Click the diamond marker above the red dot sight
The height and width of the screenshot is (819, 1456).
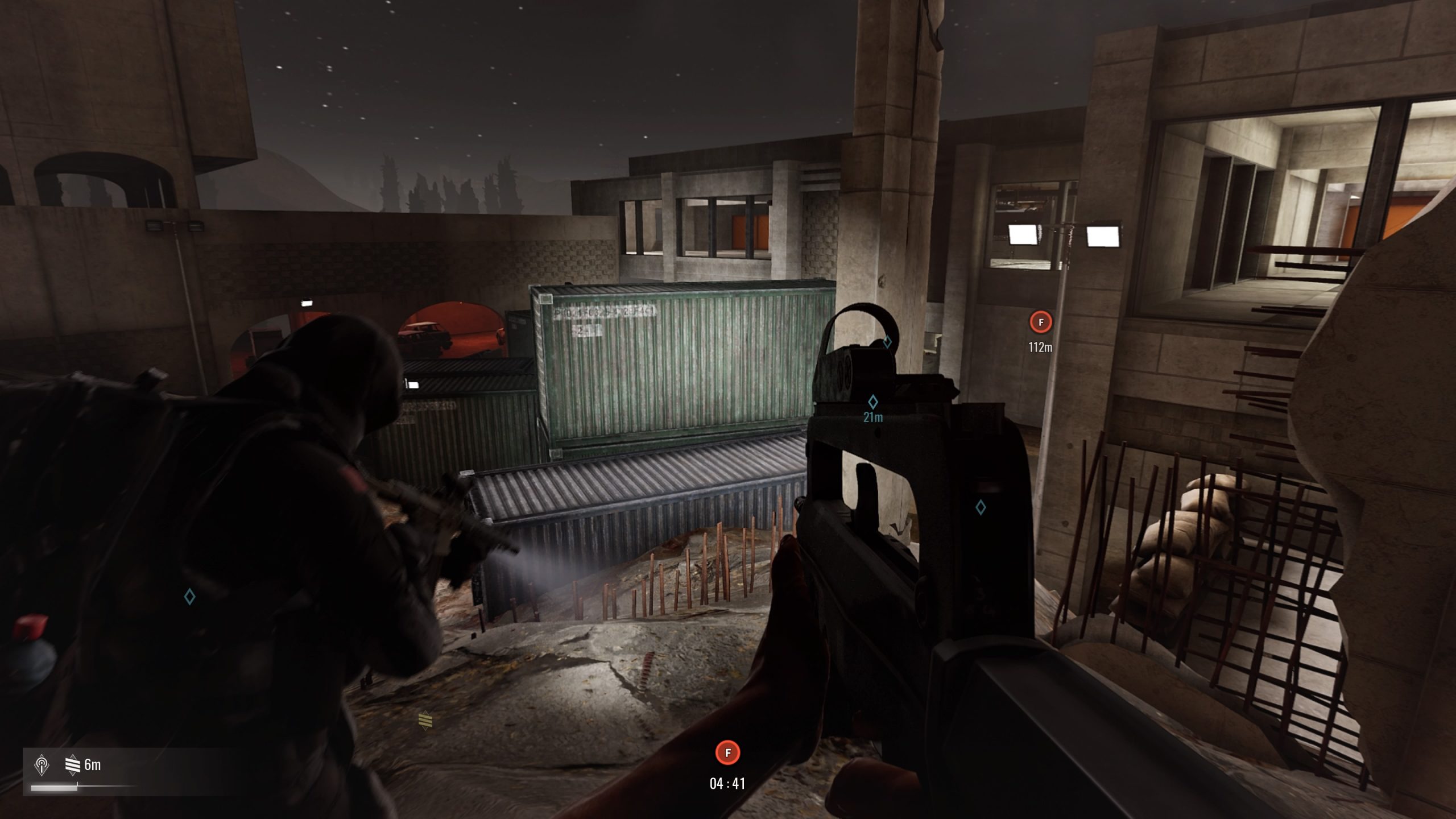pos(887,342)
